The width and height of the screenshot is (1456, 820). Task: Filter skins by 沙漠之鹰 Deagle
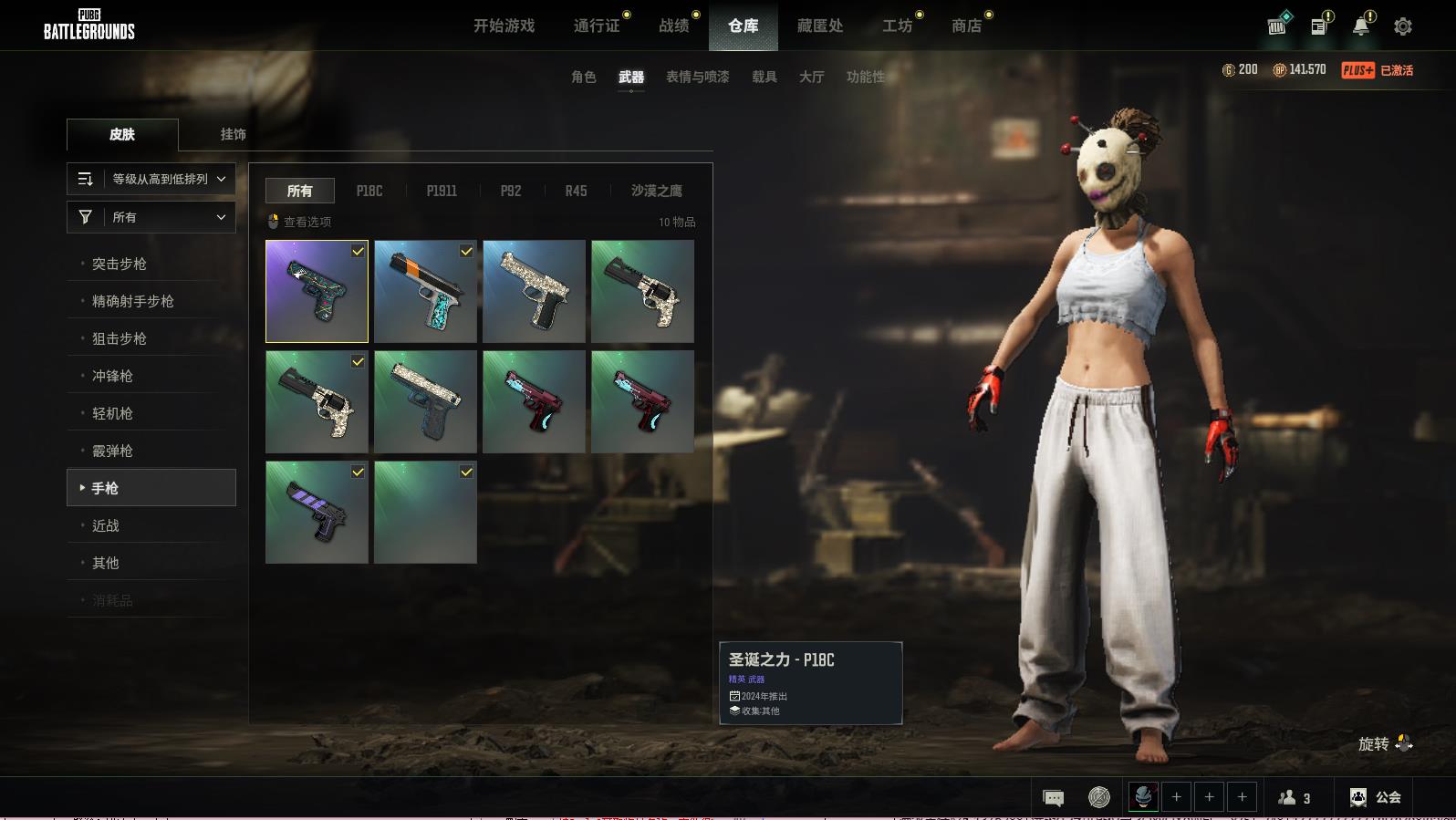656,191
